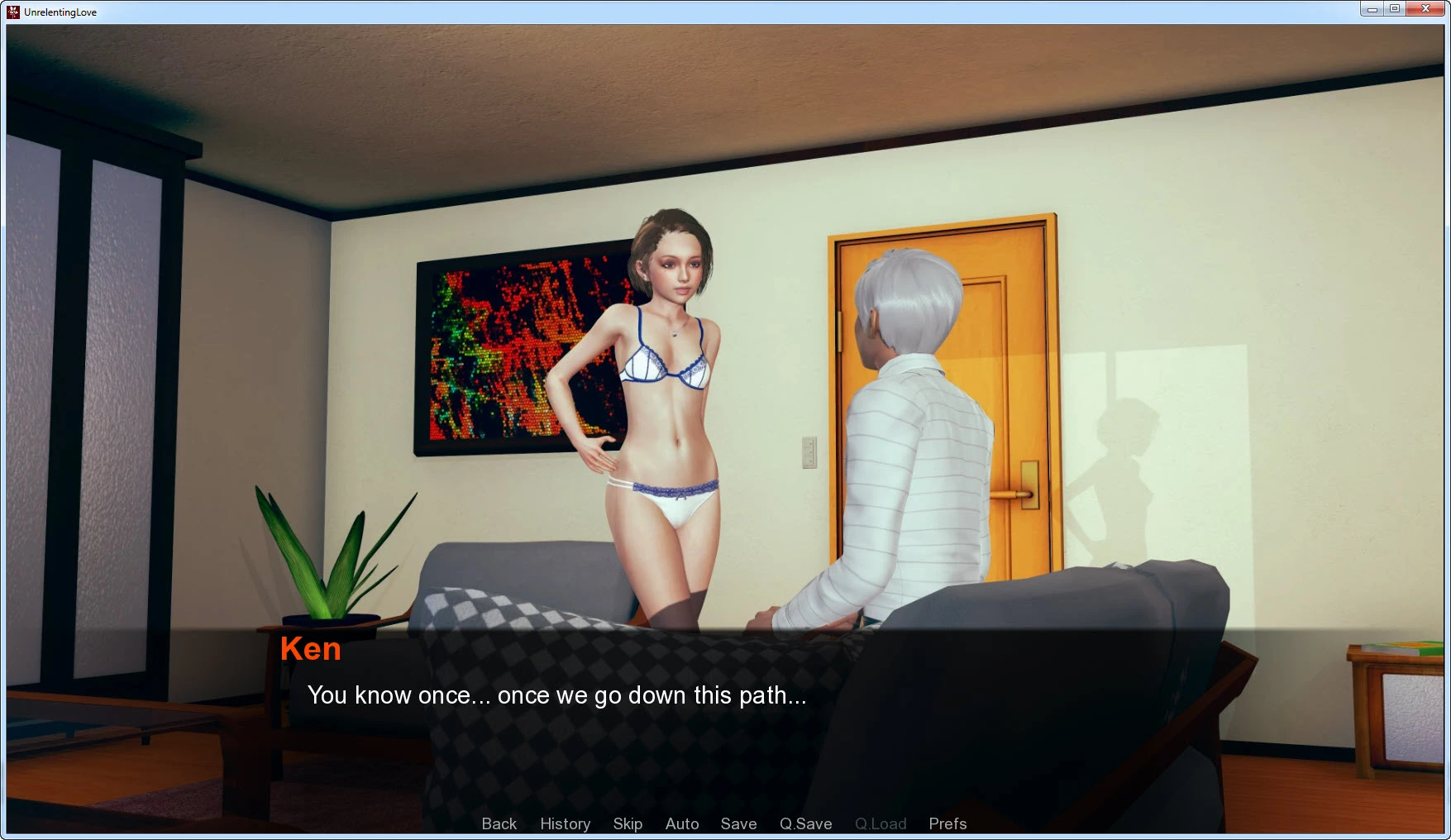The image size is (1451, 840).
Task: Go back one line with Back
Action: 499,823
